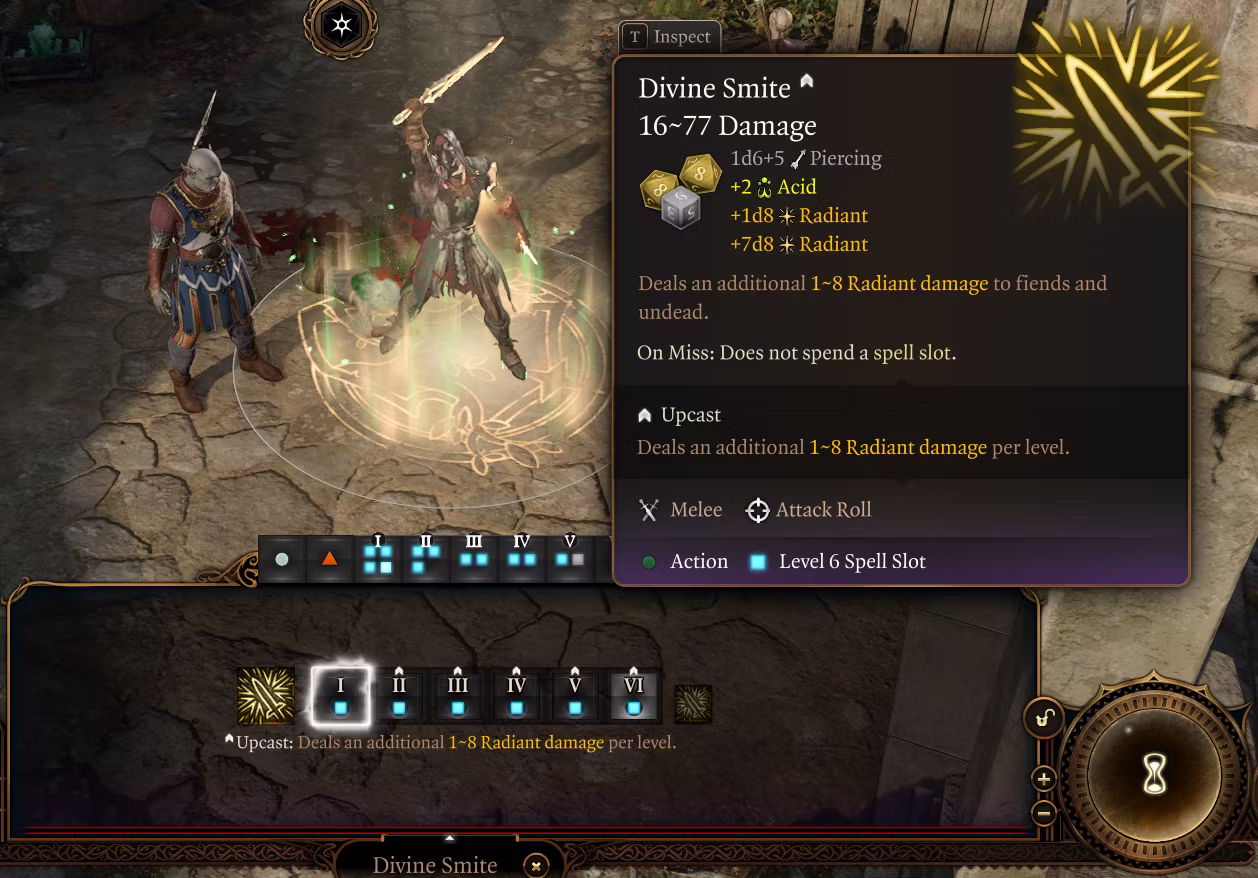Select the small dimmed smite variant icon
Viewport: 1258px width, 878px height.
click(x=693, y=704)
